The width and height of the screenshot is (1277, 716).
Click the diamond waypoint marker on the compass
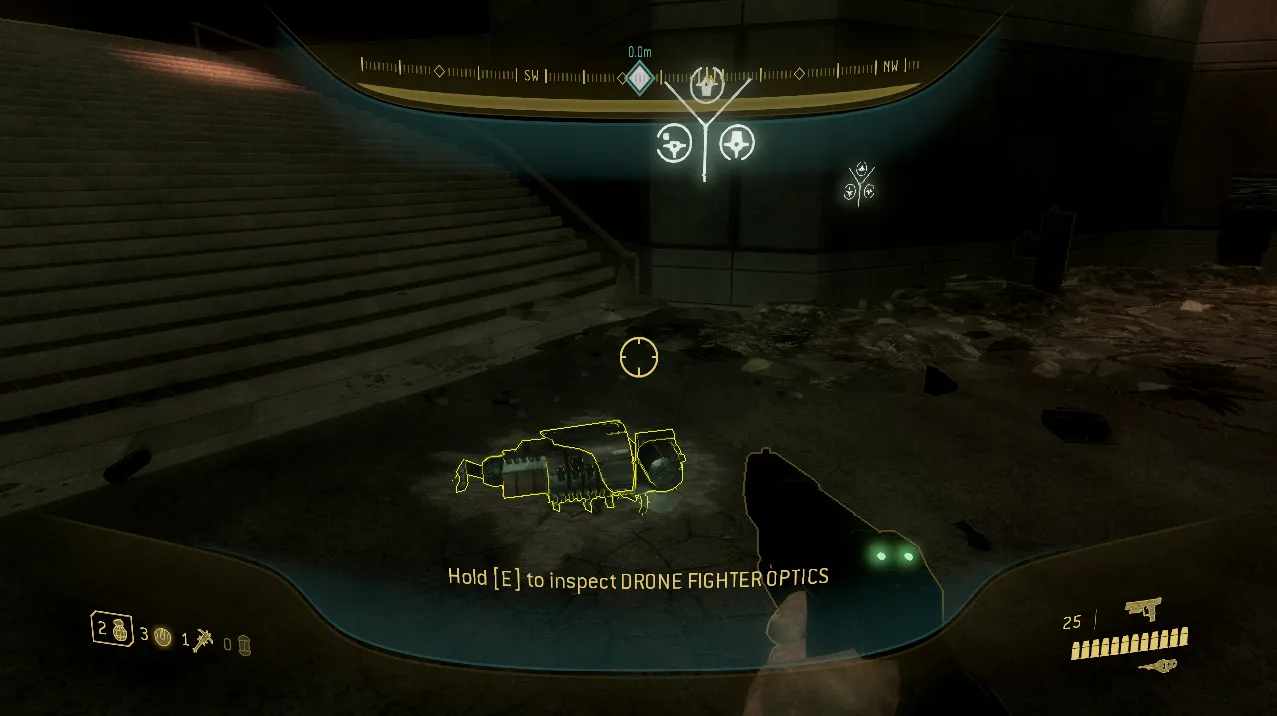(x=639, y=77)
